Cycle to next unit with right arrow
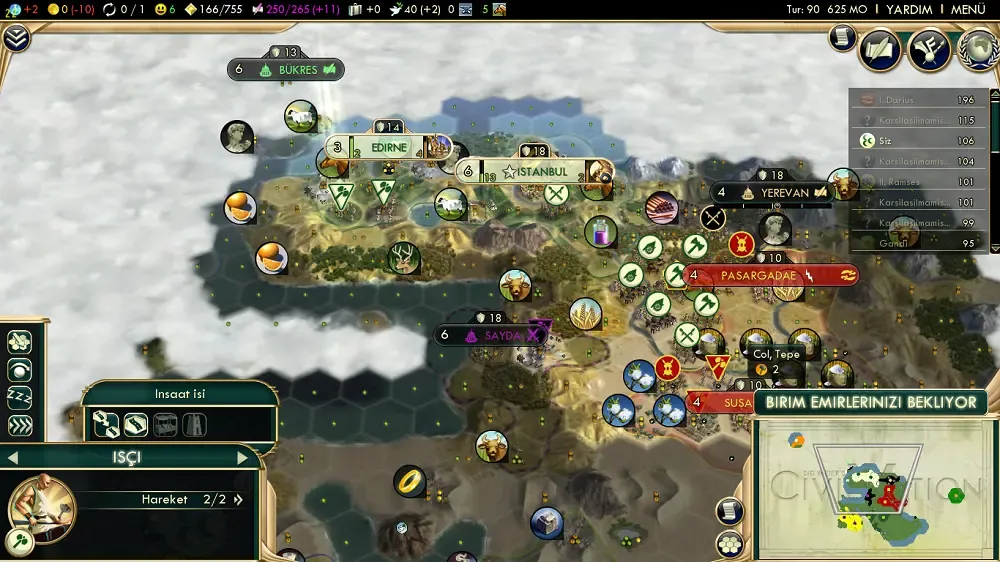Screen dimensions: 1000x562 tap(242, 458)
